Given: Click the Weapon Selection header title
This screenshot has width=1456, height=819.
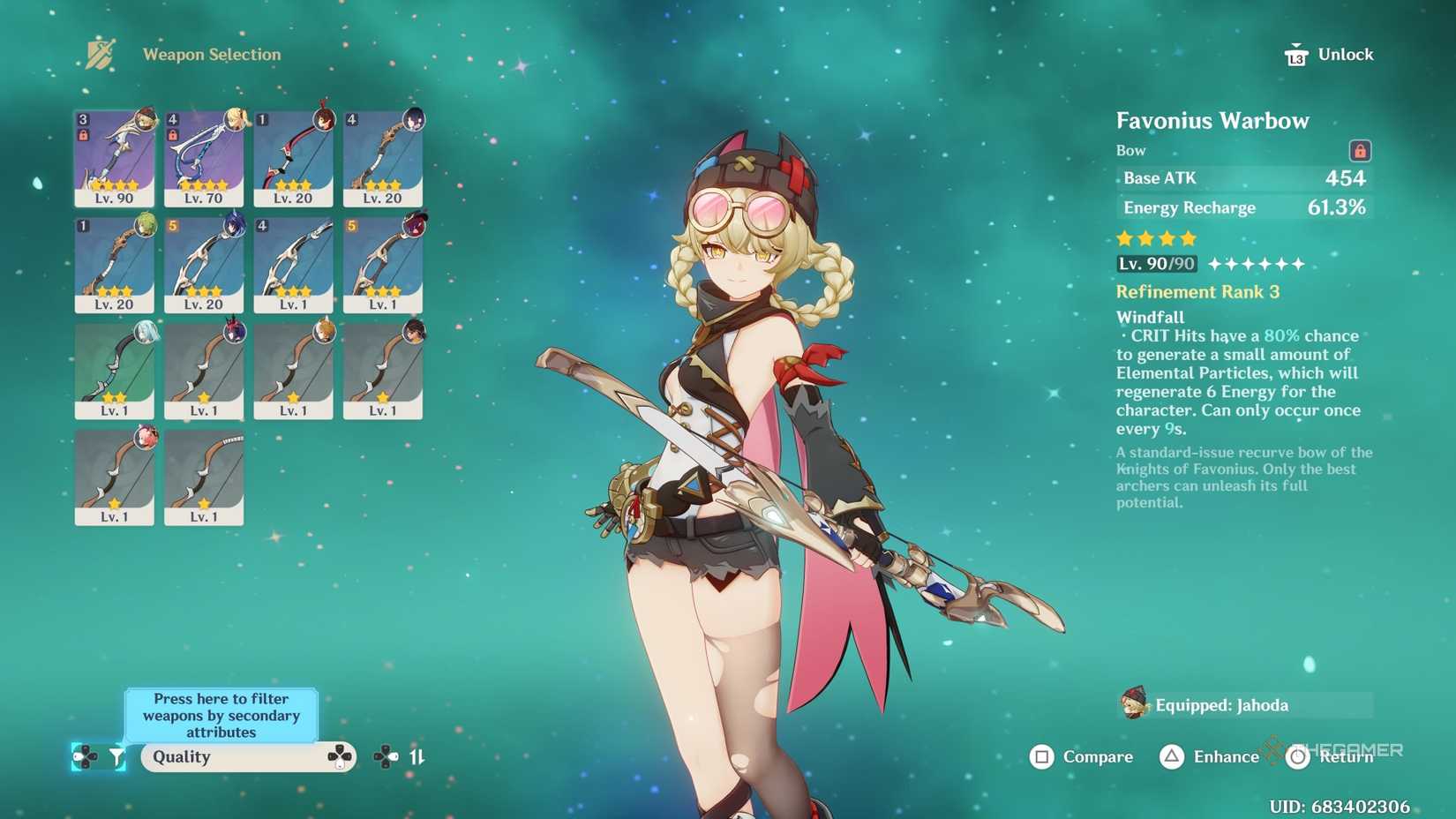Looking at the screenshot, I should (211, 54).
